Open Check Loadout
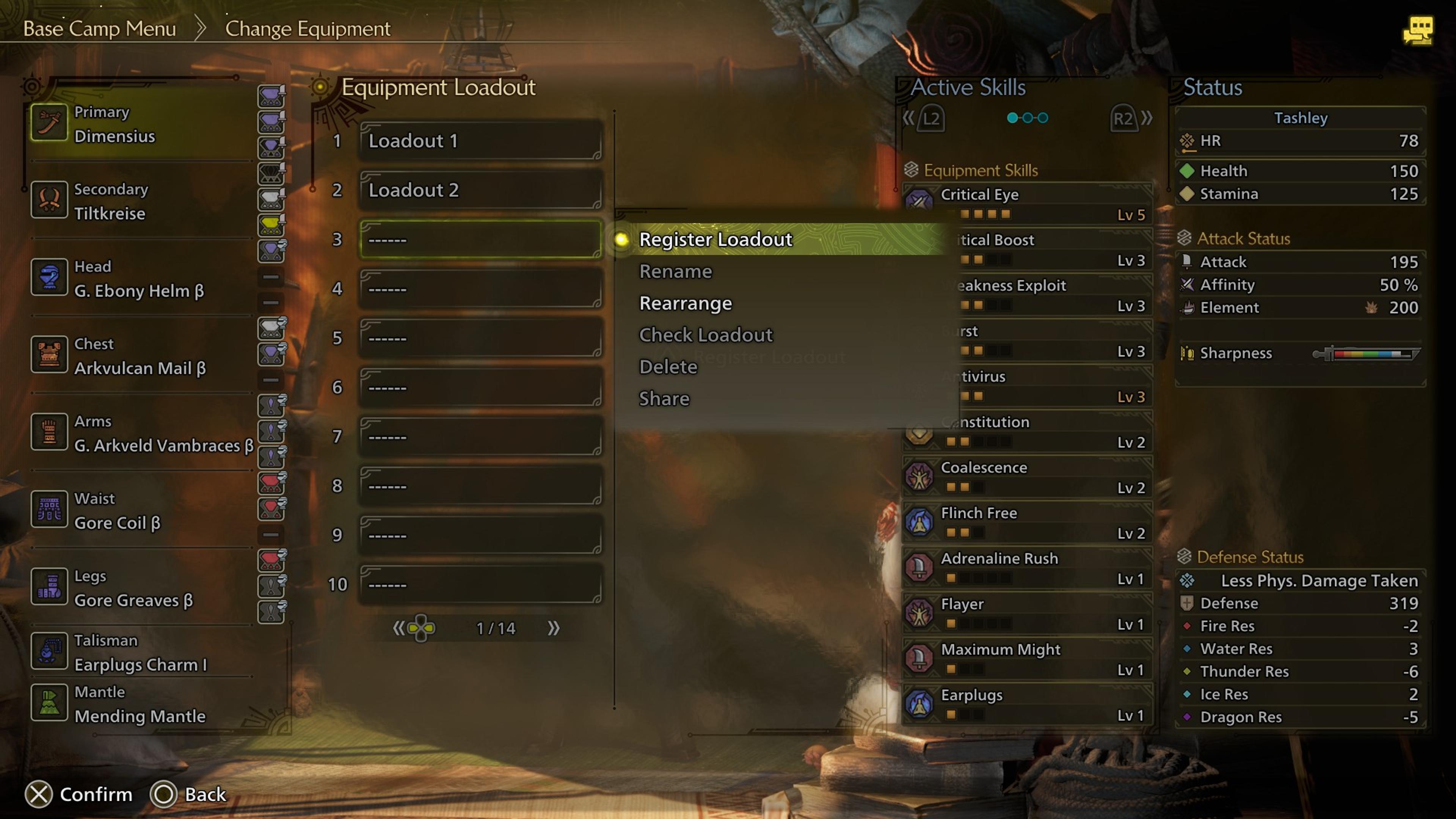1456x819 pixels. coord(705,335)
